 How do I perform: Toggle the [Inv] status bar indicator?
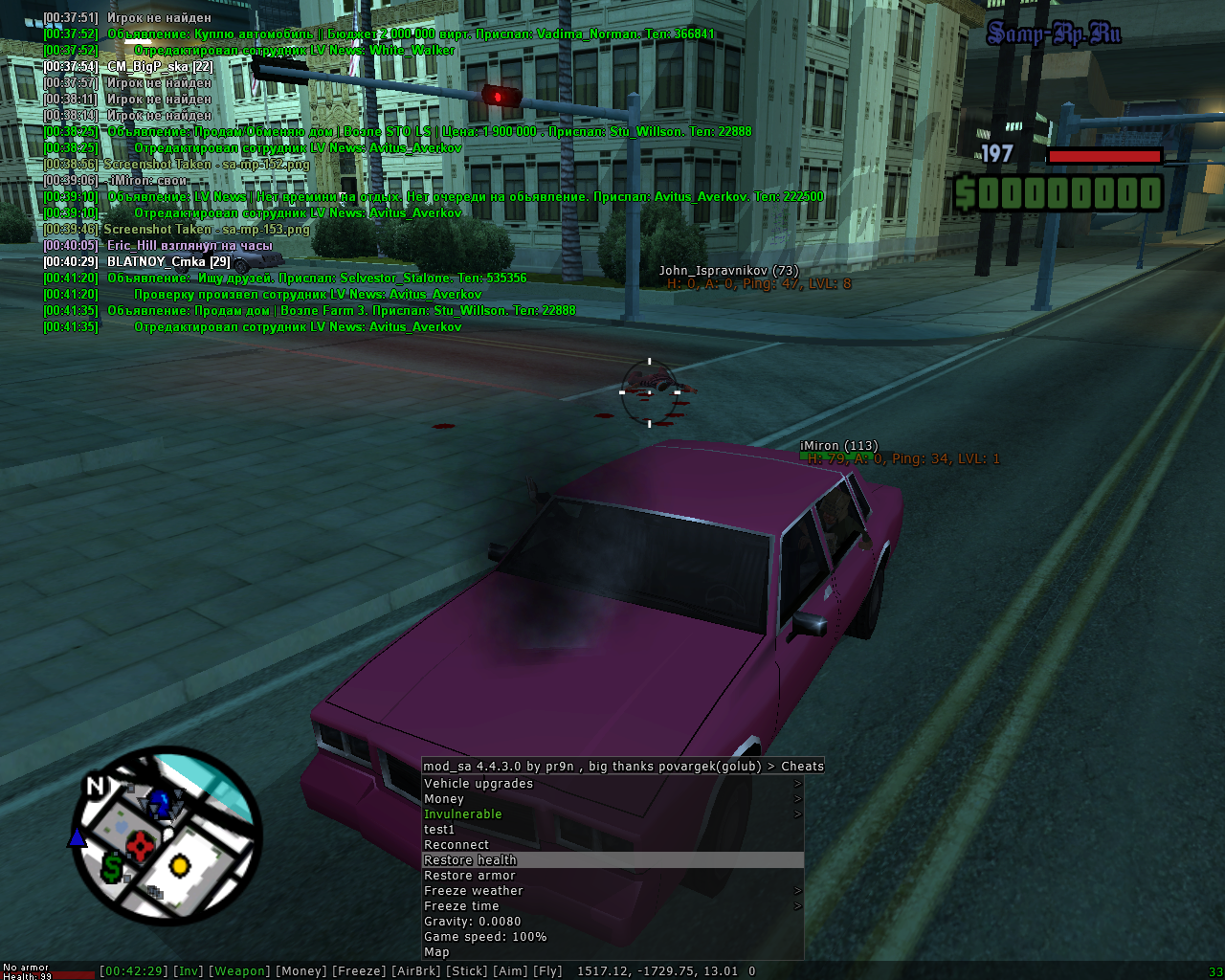189,971
